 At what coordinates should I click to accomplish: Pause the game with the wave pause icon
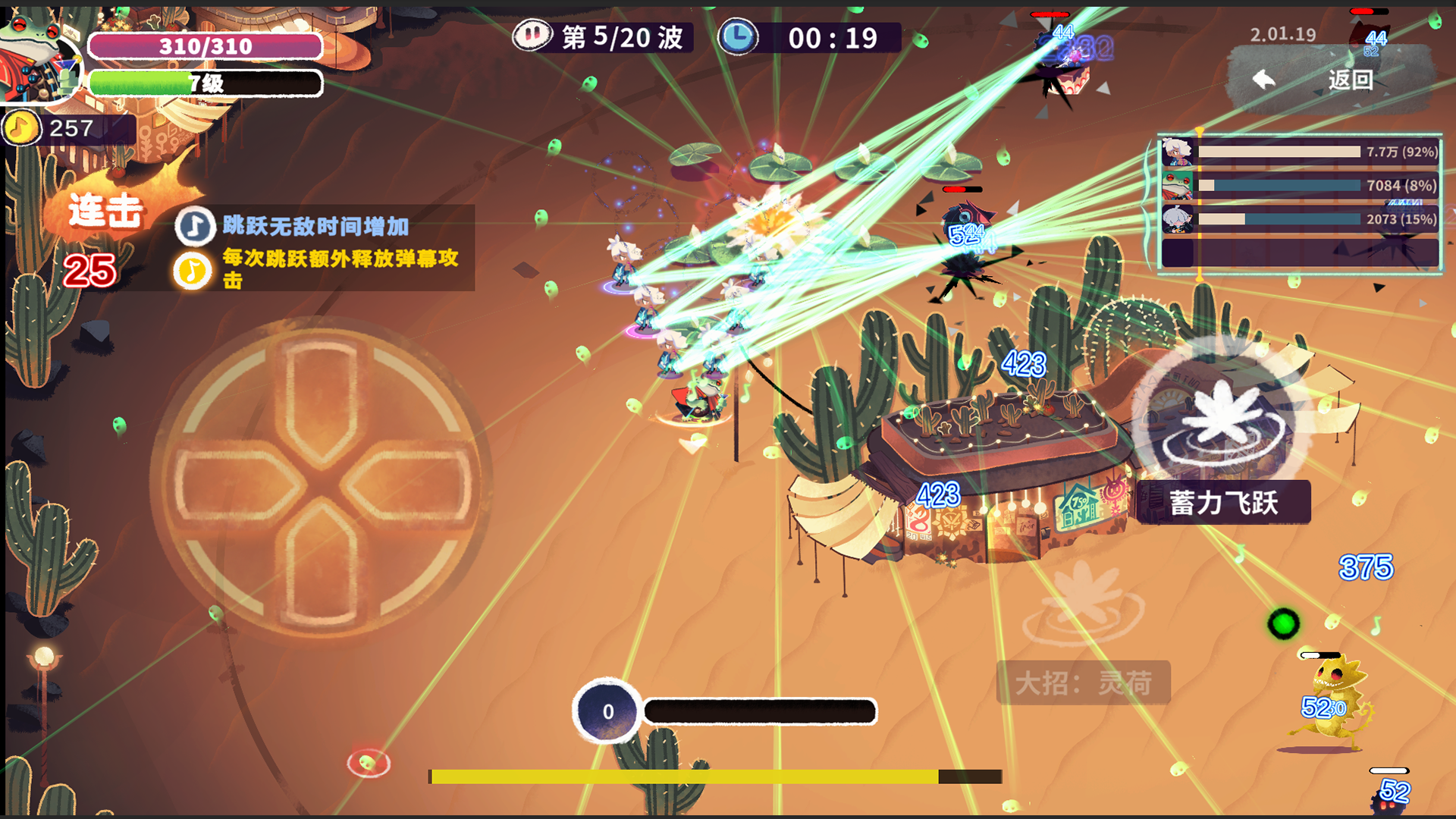point(532,36)
